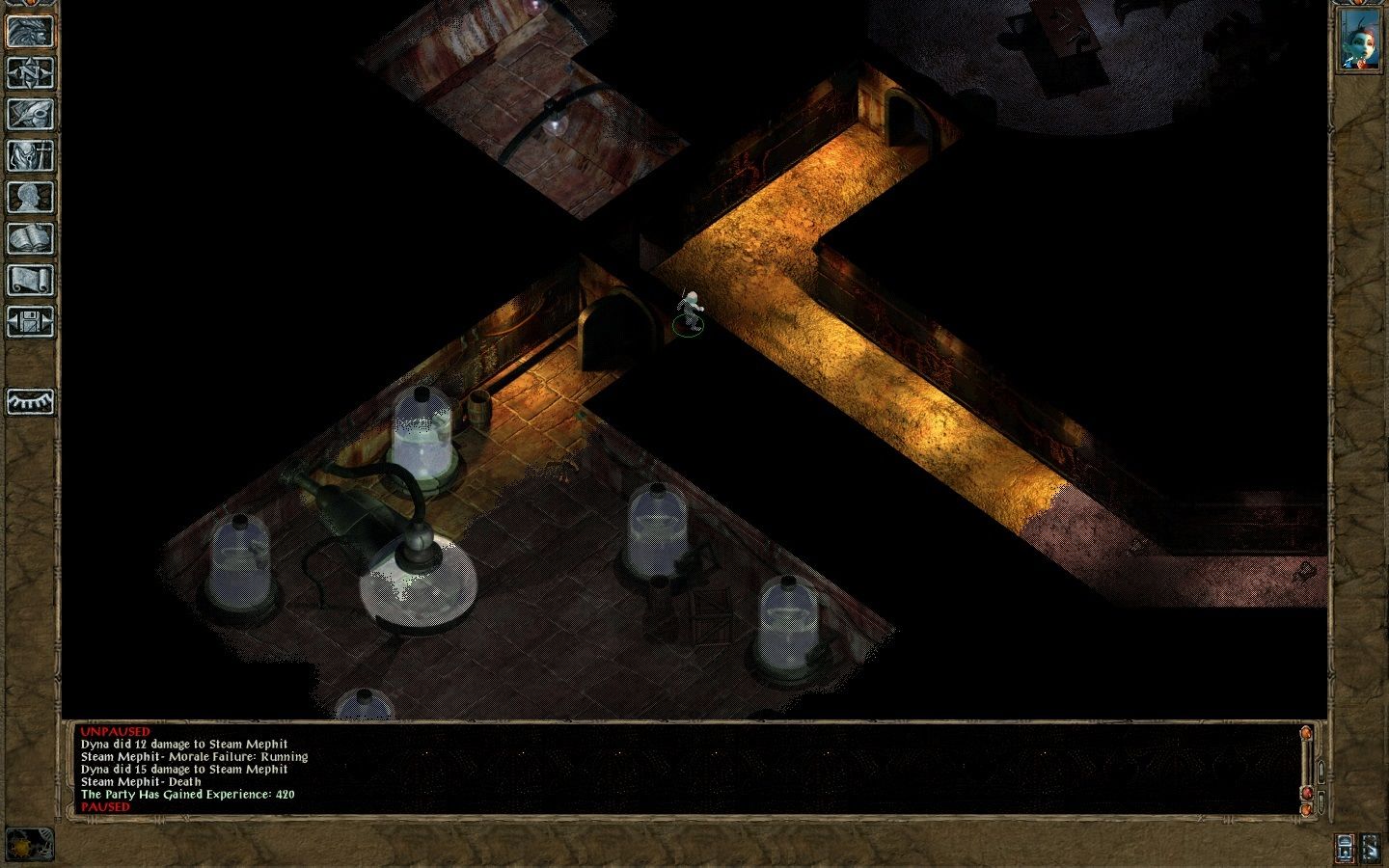Expand the message log with the top orange gem

point(1306,733)
